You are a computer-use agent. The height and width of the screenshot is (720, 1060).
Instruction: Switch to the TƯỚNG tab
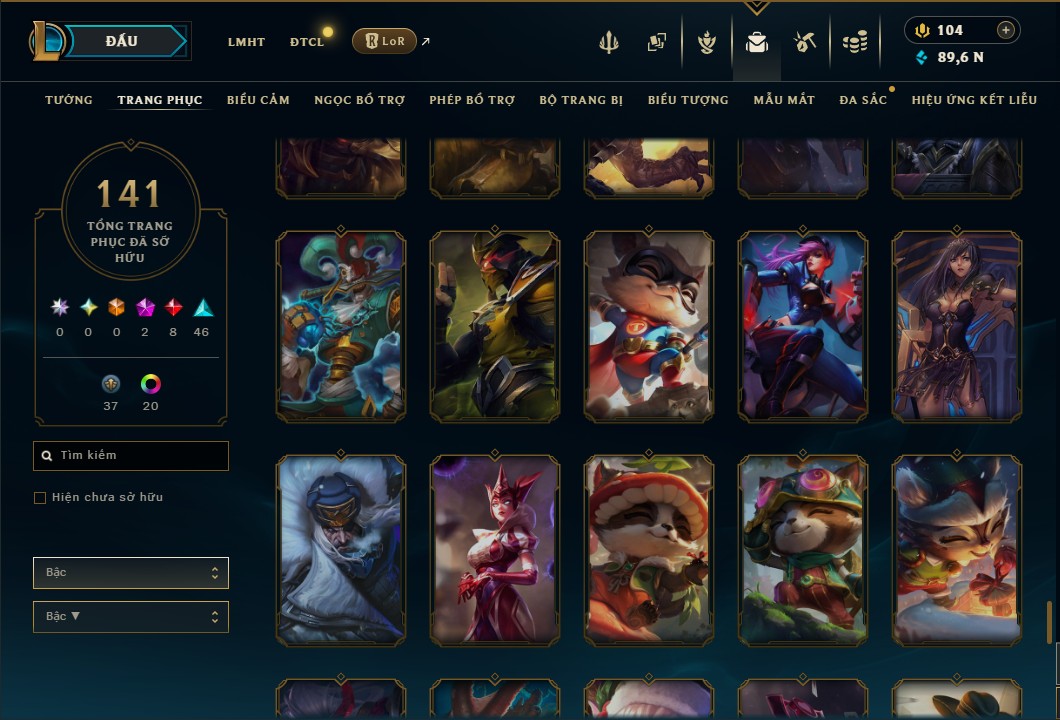tap(69, 100)
